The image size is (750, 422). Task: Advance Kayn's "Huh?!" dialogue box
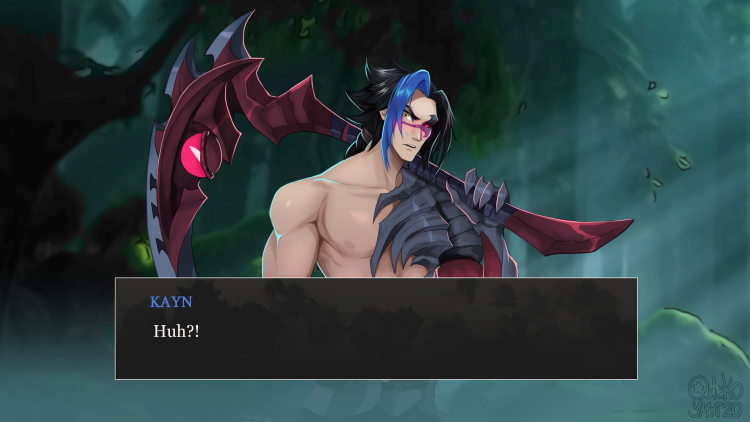click(376, 328)
